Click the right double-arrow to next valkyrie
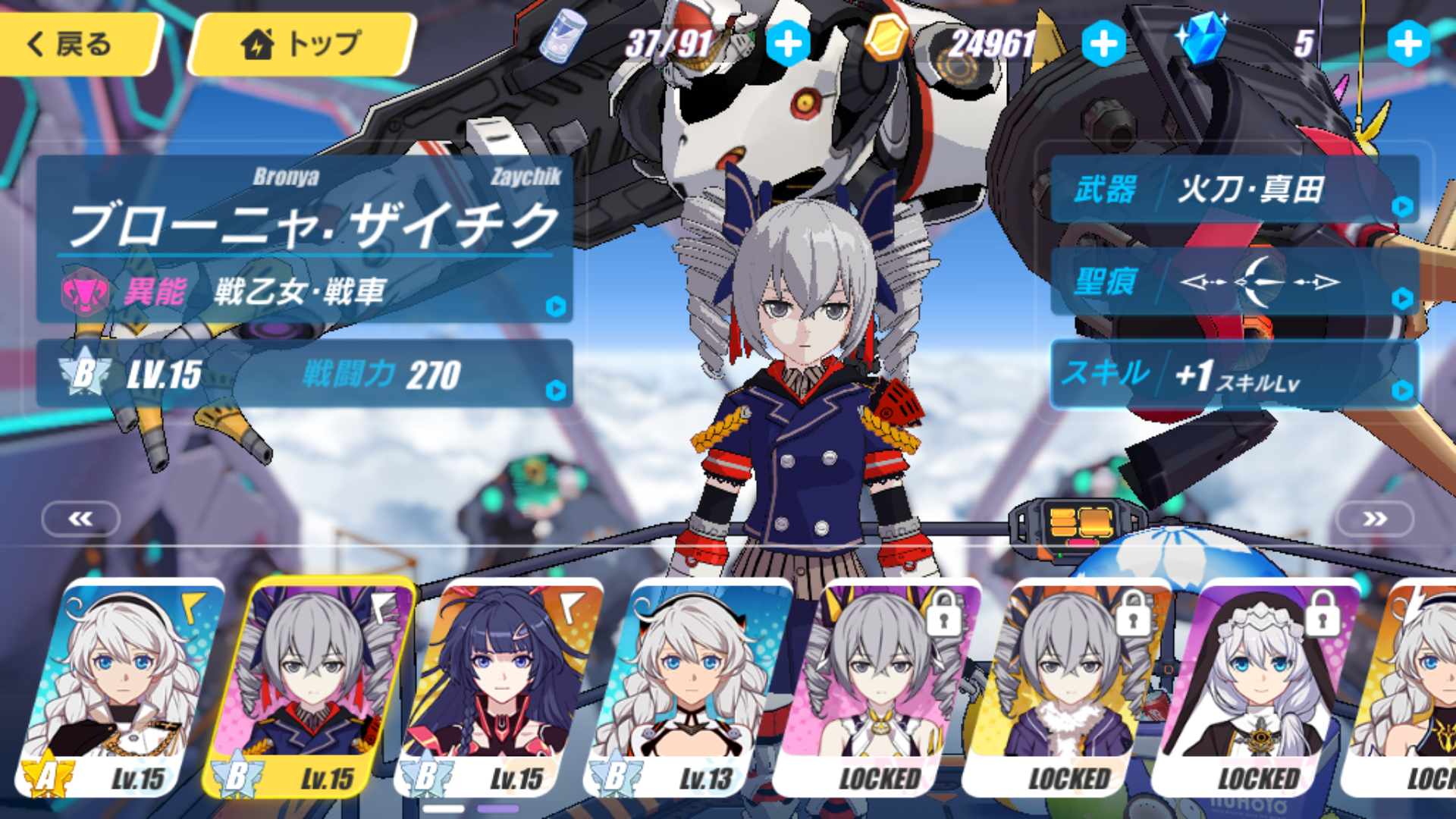 coord(1374,519)
